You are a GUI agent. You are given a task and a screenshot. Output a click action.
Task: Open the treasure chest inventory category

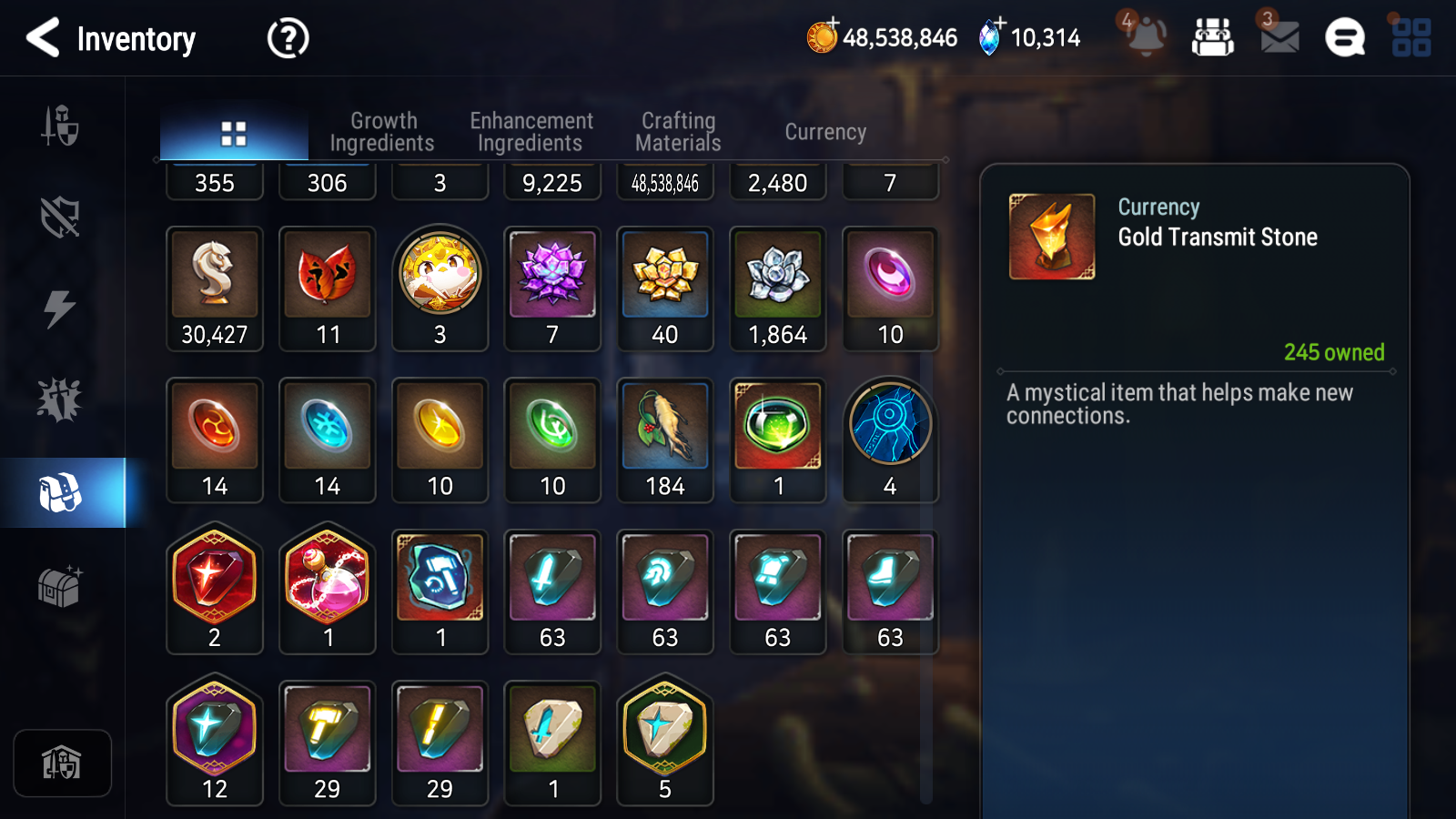(60, 586)
